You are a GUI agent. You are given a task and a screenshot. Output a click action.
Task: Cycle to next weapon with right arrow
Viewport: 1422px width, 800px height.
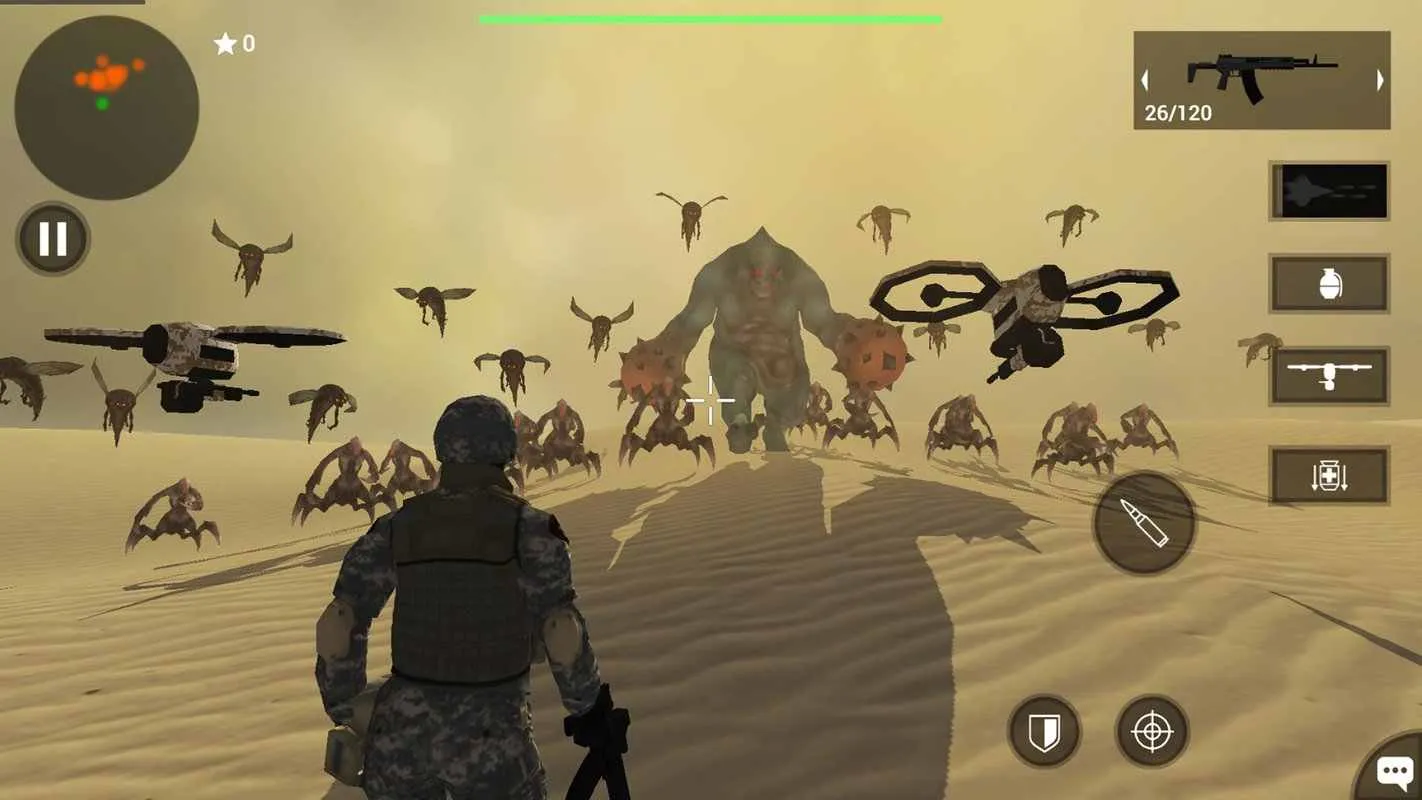point(1381,79)
